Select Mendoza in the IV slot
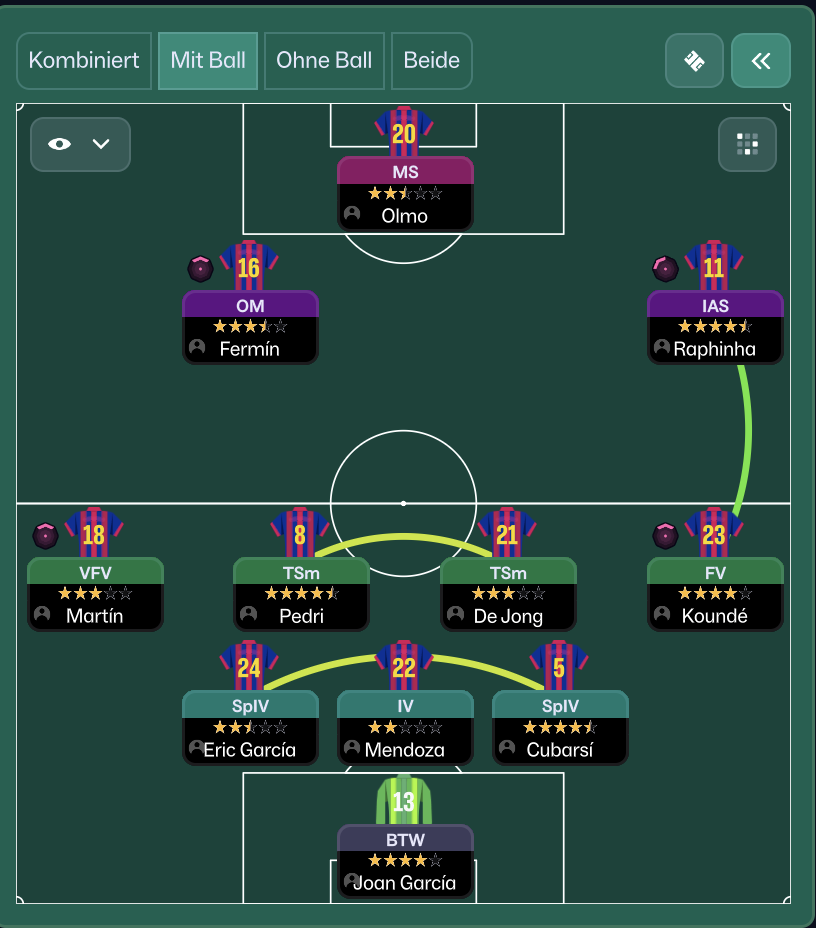Viewport: 816px width, 928px height. pyautogui.click(x=405, y=728)
